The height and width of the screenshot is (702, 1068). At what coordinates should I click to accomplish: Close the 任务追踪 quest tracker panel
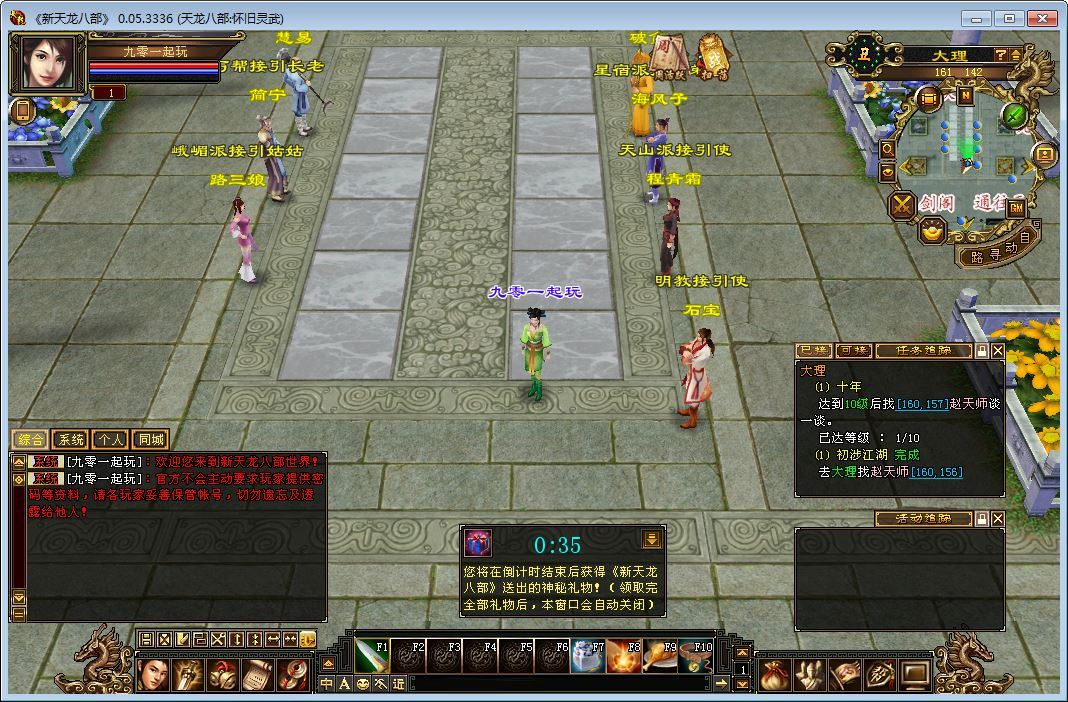(998, 351)
